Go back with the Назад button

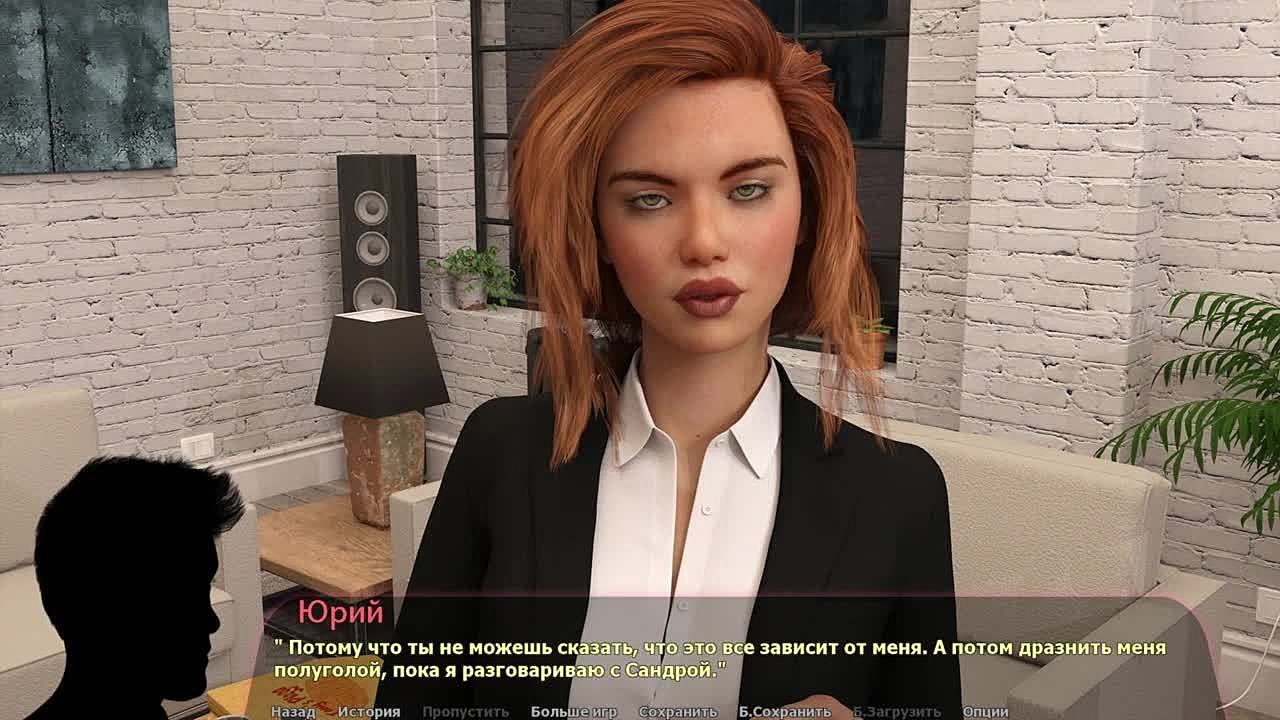pyautogui.click(x=293, y=712)
